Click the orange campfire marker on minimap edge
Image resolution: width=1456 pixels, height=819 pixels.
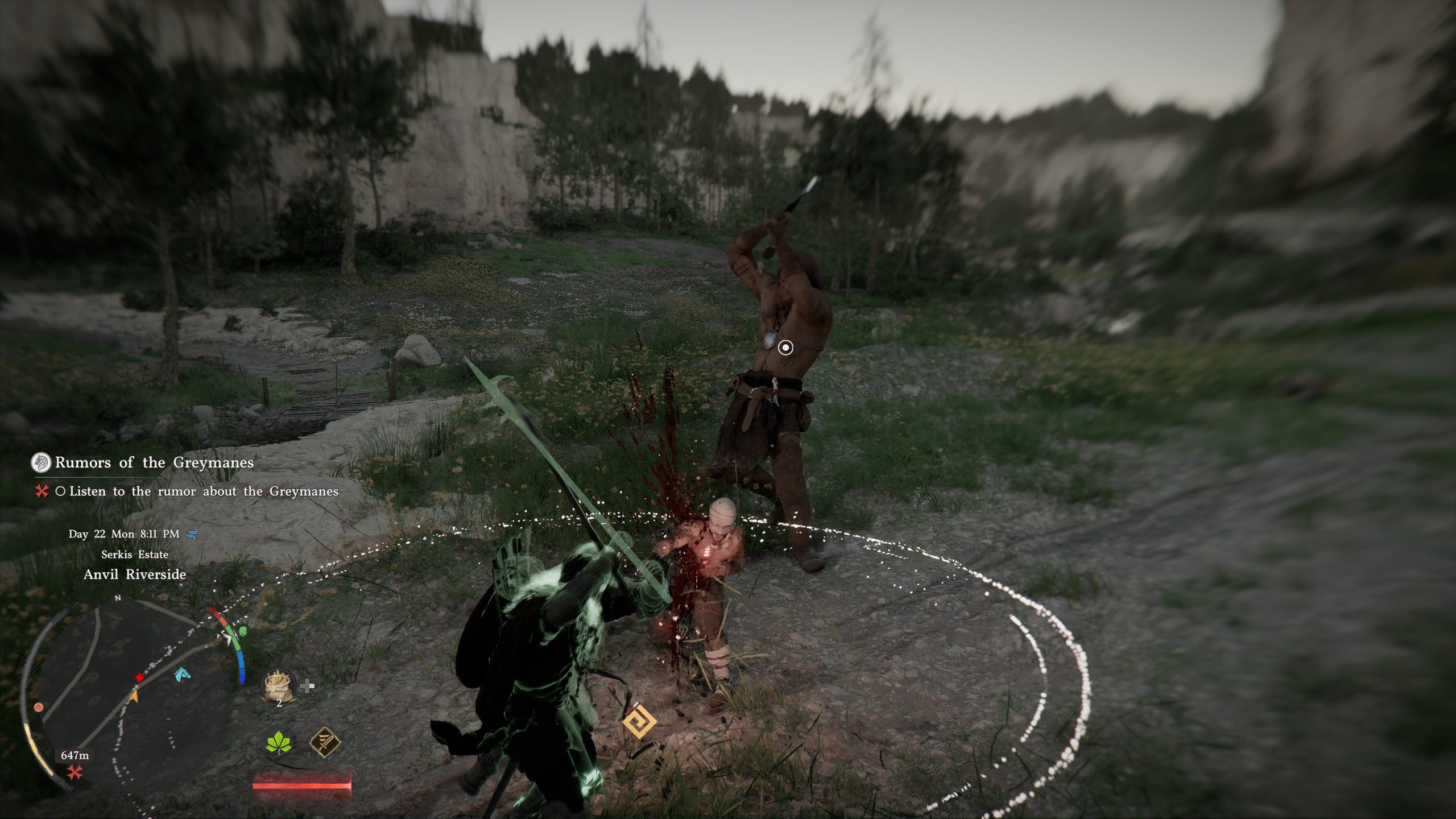39,707
